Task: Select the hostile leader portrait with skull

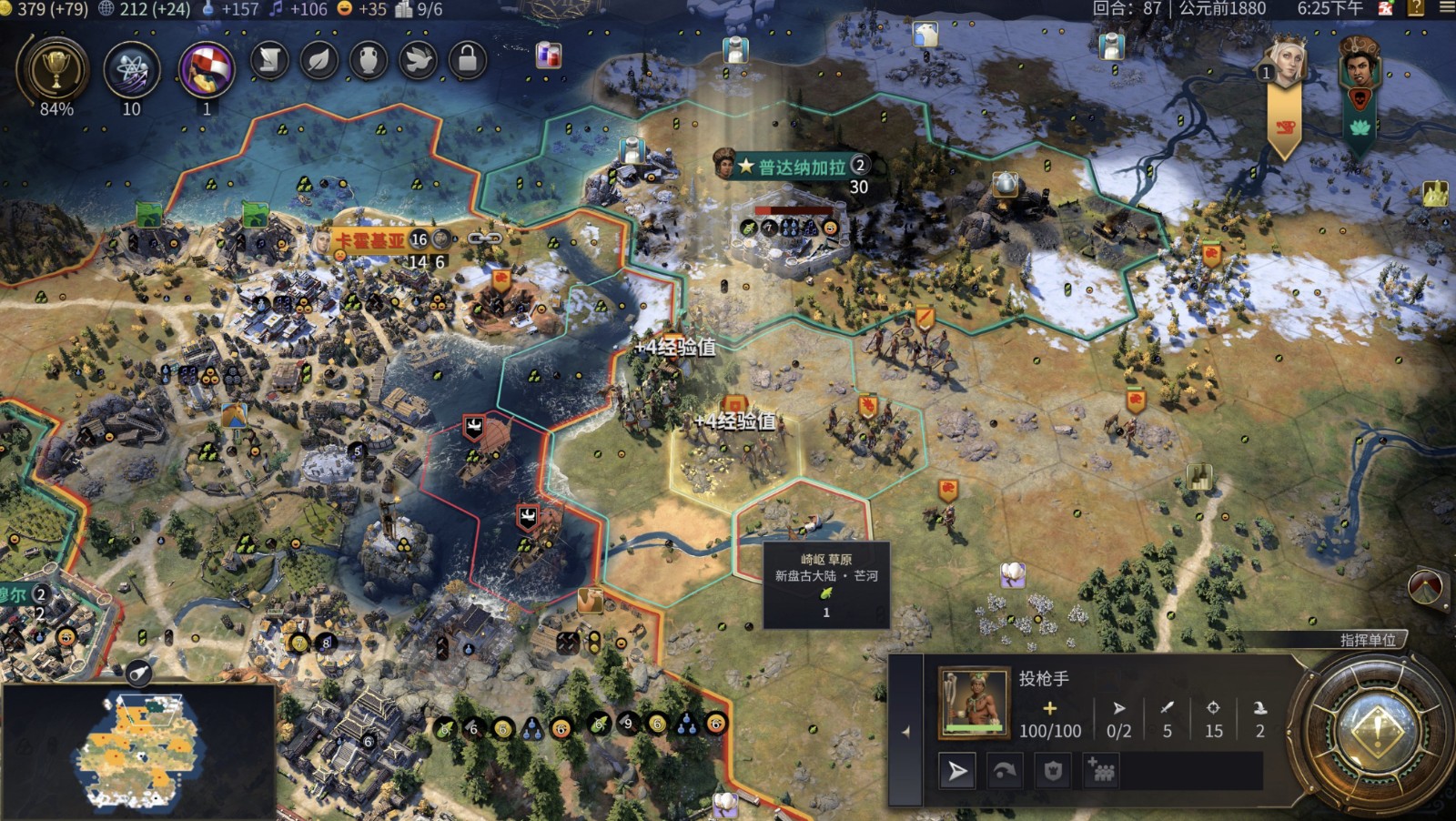Action: 1360,66
